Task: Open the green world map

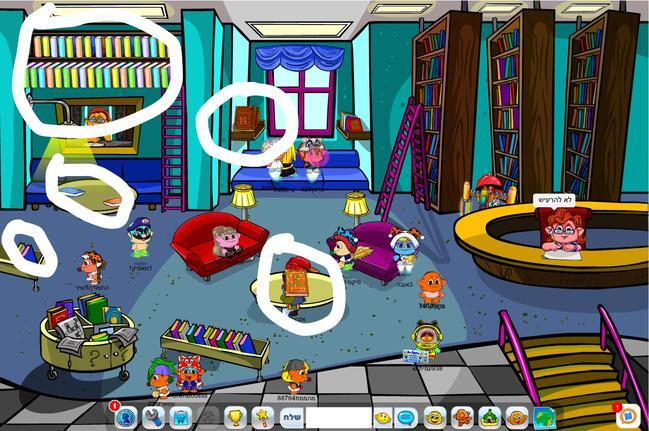Action: pos(543,417)
